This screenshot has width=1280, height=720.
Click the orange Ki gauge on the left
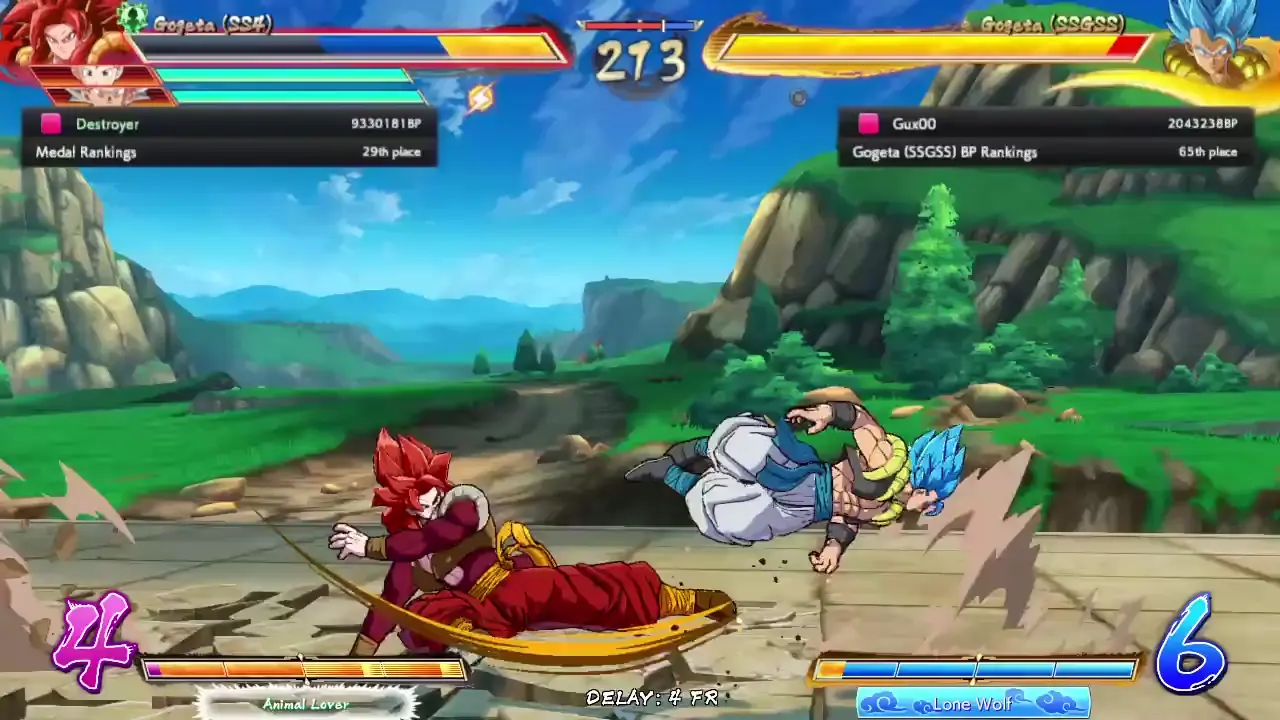point(300,668)
